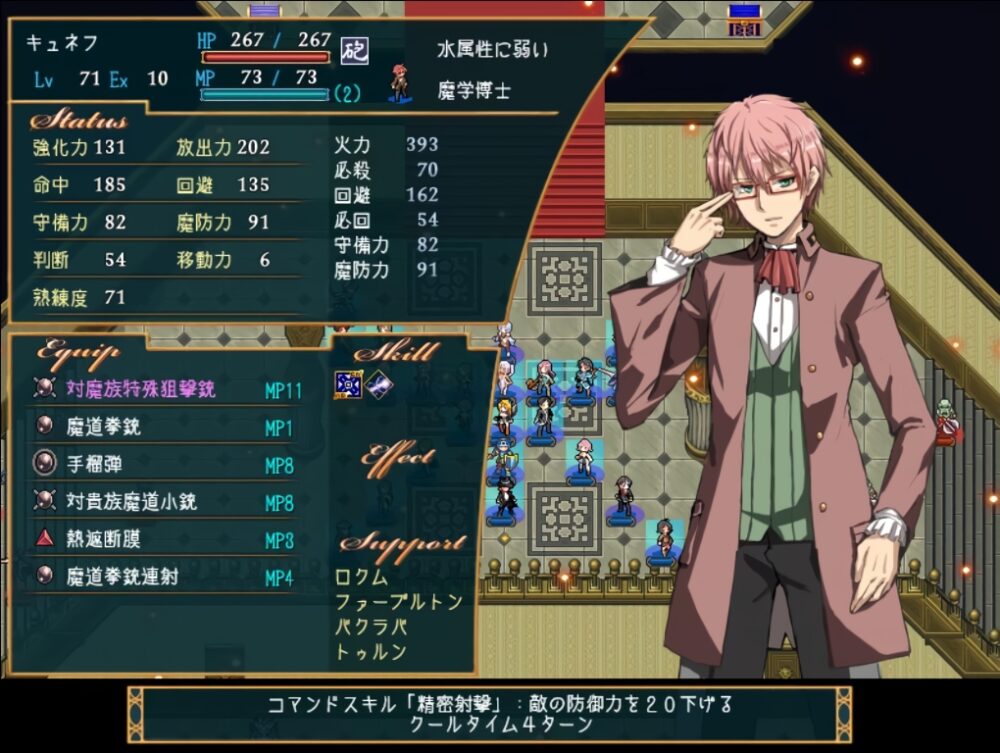Choose the パクラバ support entry

pyautogui.click(x=371, y=627)
